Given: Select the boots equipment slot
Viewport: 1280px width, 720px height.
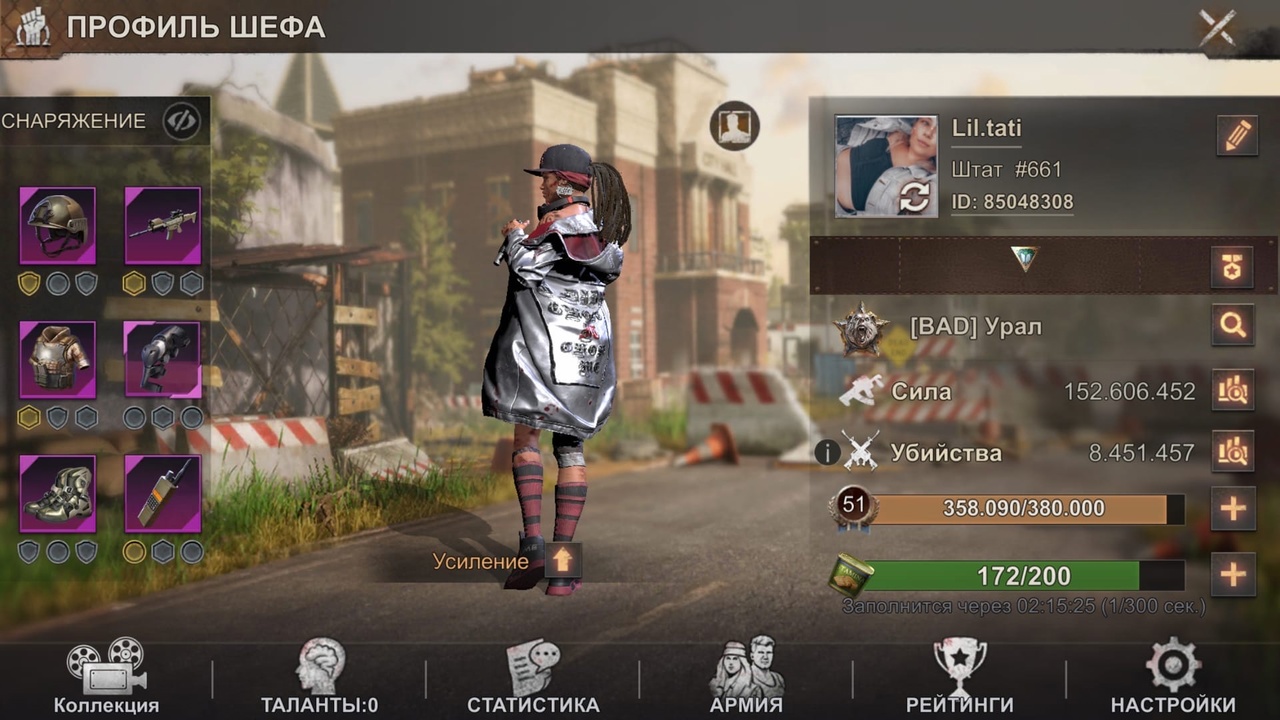Looking at the screenshot, I should [x=58, y=493].
